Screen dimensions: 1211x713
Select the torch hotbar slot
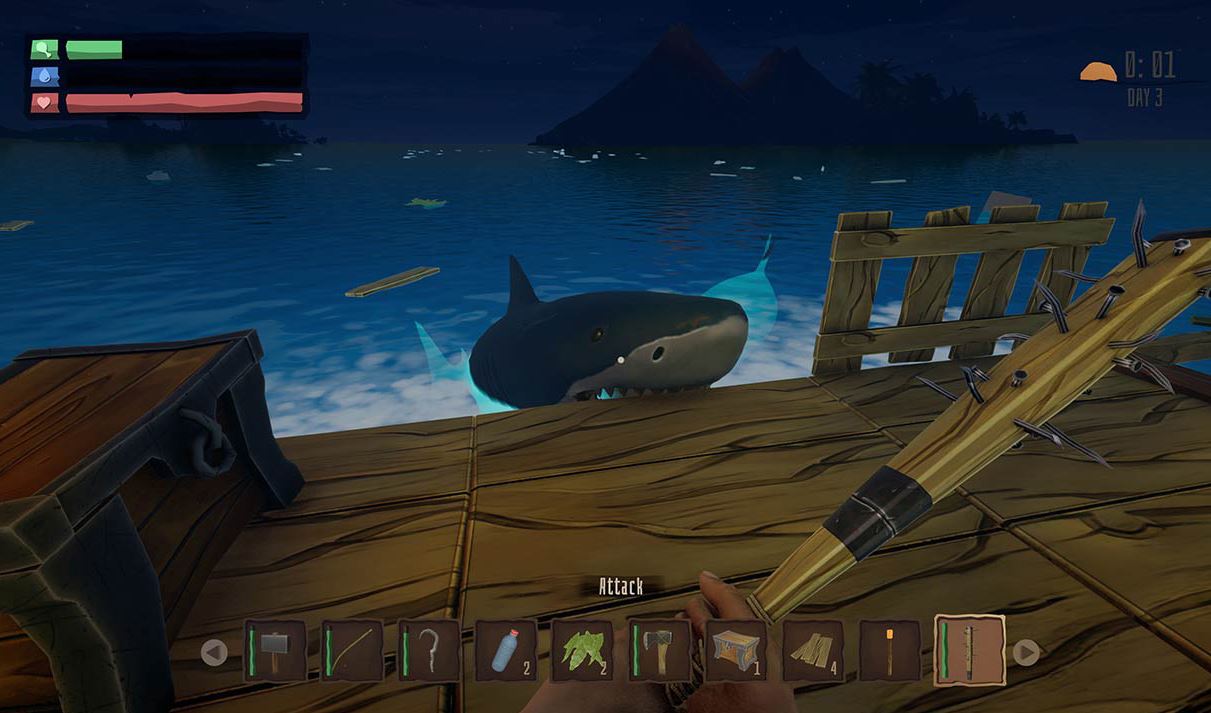tap(890, 651)
